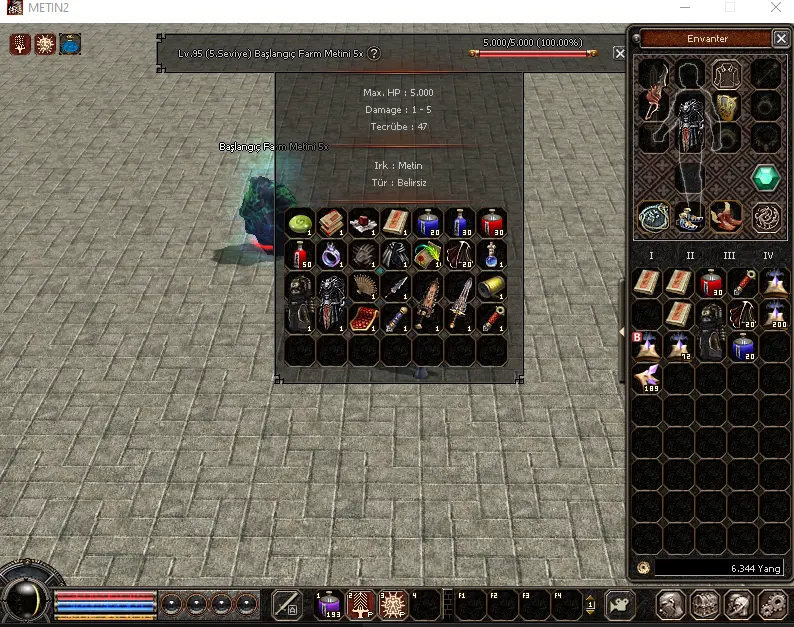Switch to inventory page III

[x=729, y=256]
